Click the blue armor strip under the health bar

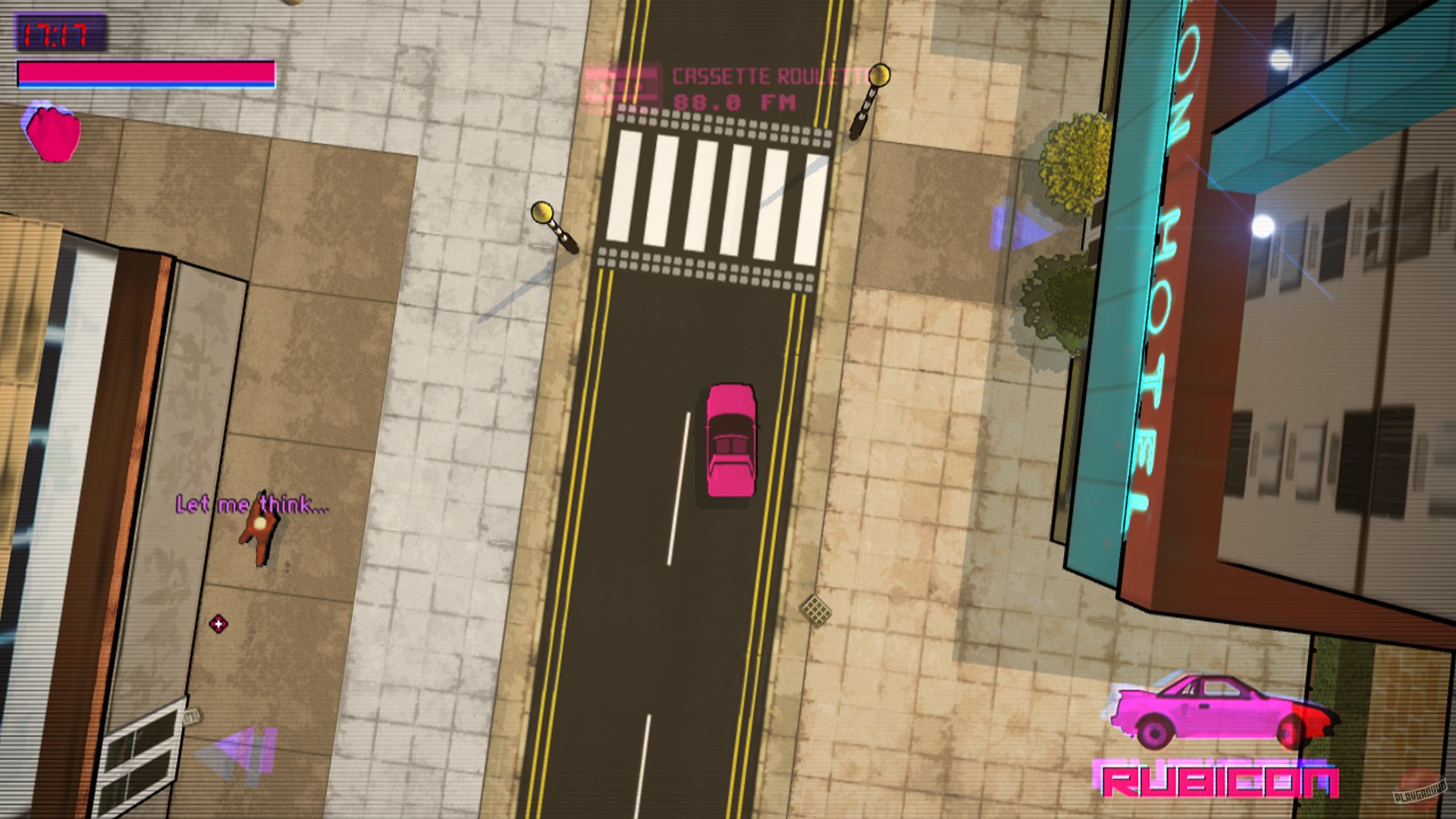[x=144, y=83]
